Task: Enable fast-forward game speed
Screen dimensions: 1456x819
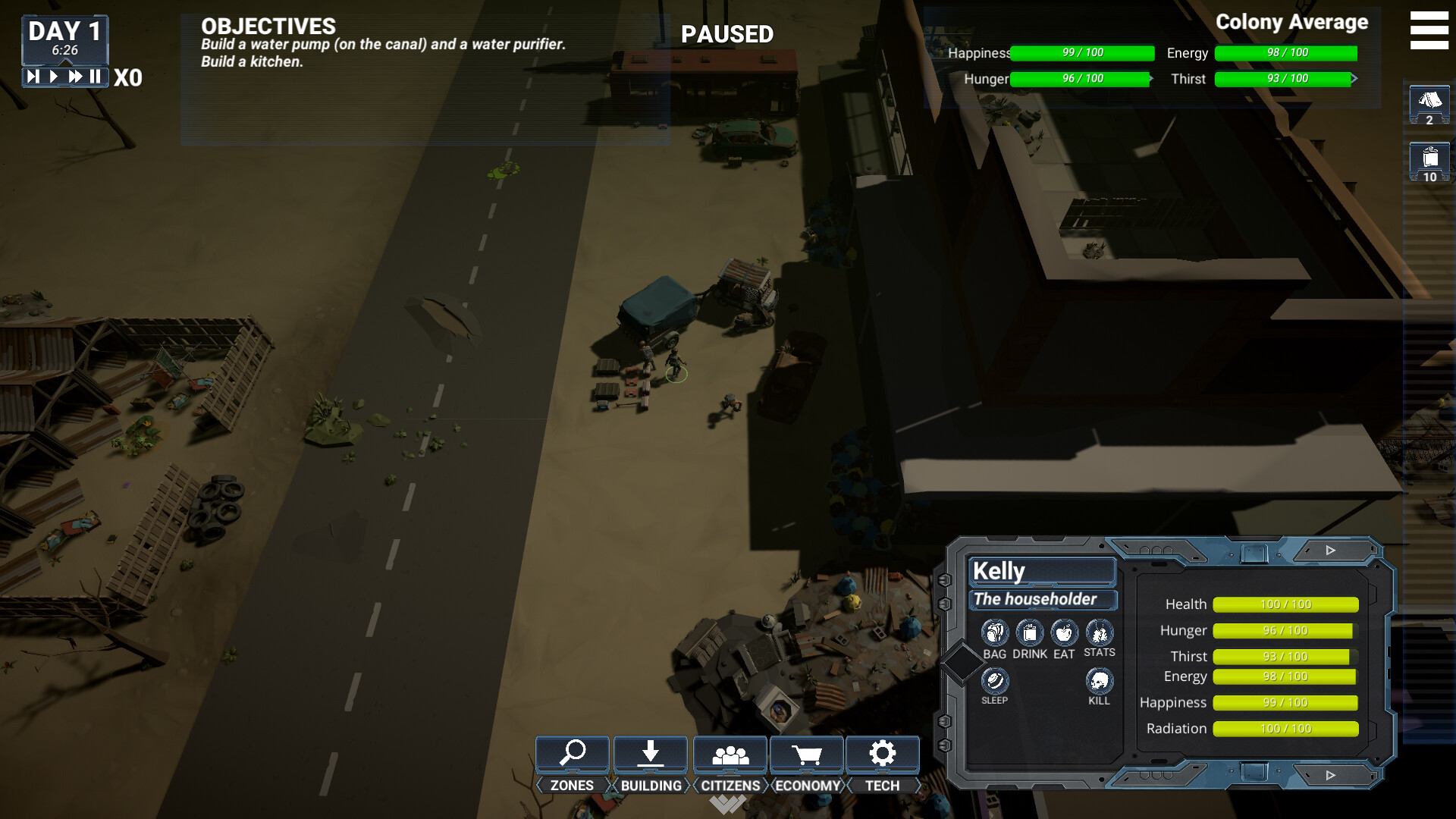Action: [x=77, y=75]
